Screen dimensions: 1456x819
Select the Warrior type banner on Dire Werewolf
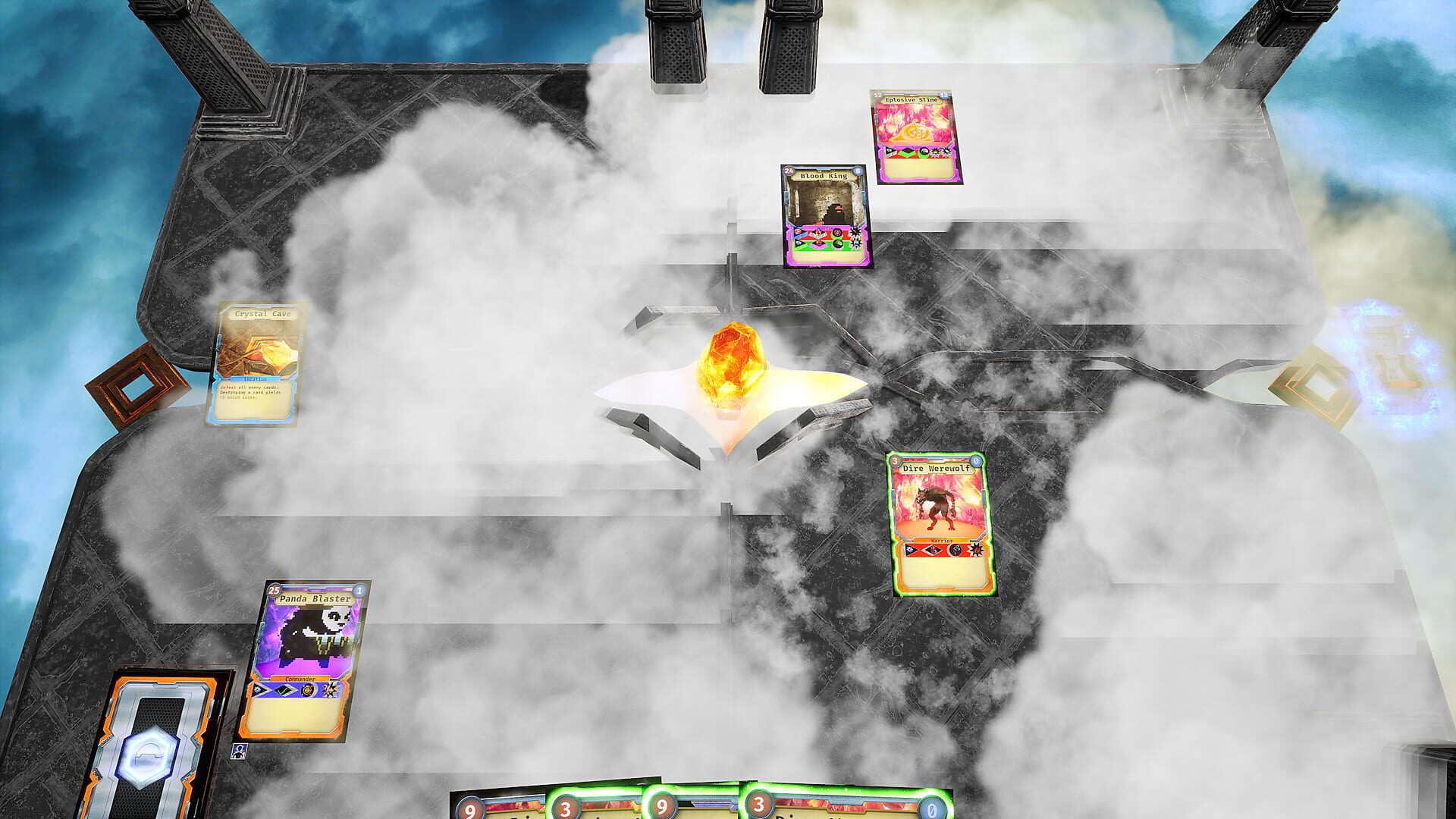942,540
